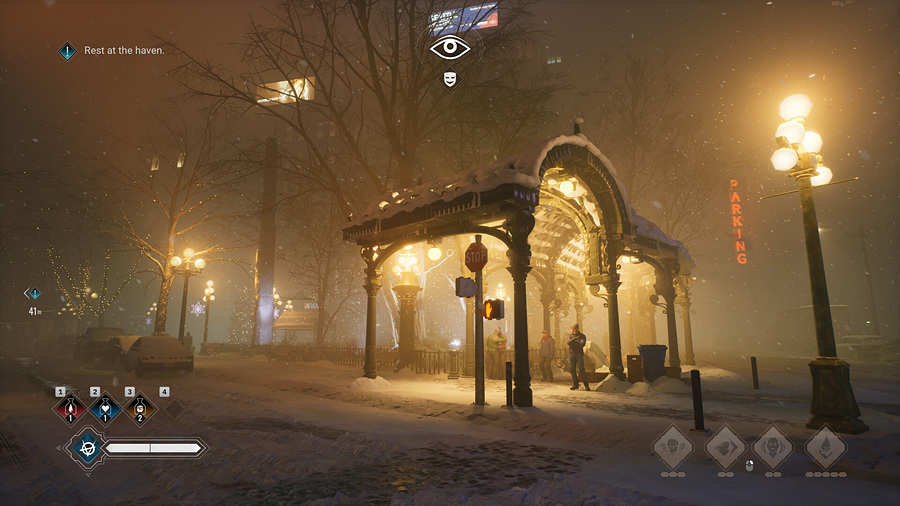Click the masquerade mask icon
900x506 pixels.
450,79
